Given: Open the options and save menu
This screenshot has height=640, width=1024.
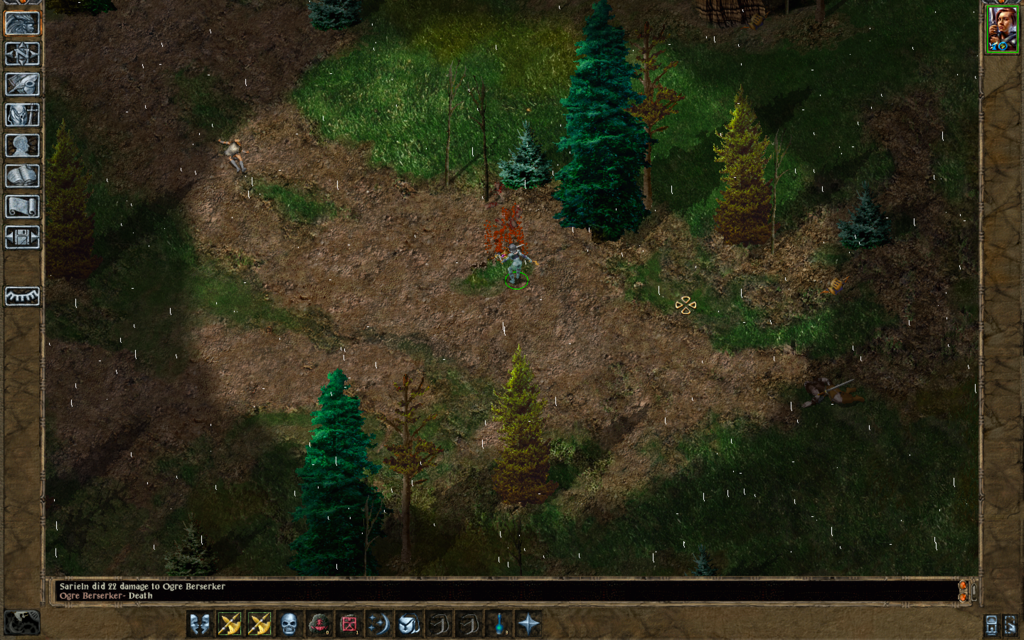Looking at the screenshot, I should [x=22, y=237].
